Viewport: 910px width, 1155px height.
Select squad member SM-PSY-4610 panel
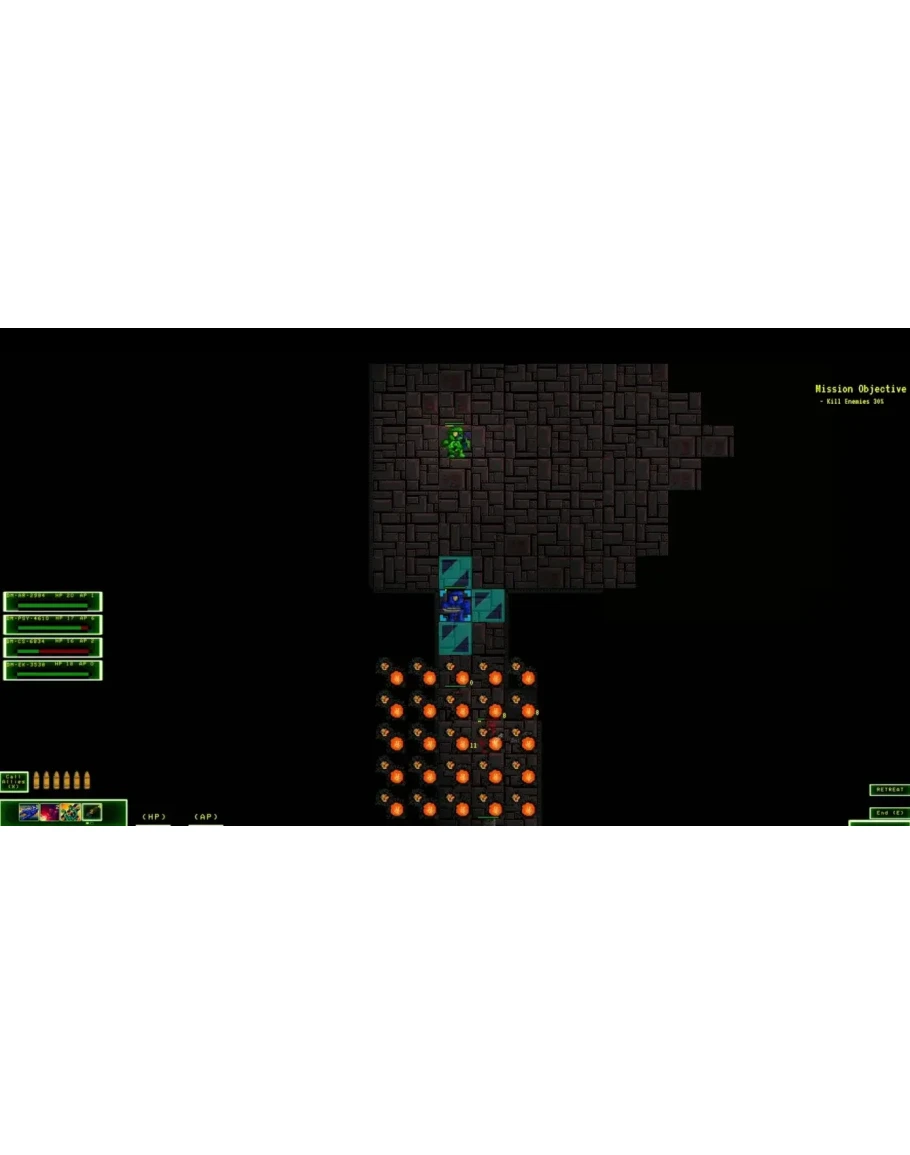(53, 624)
